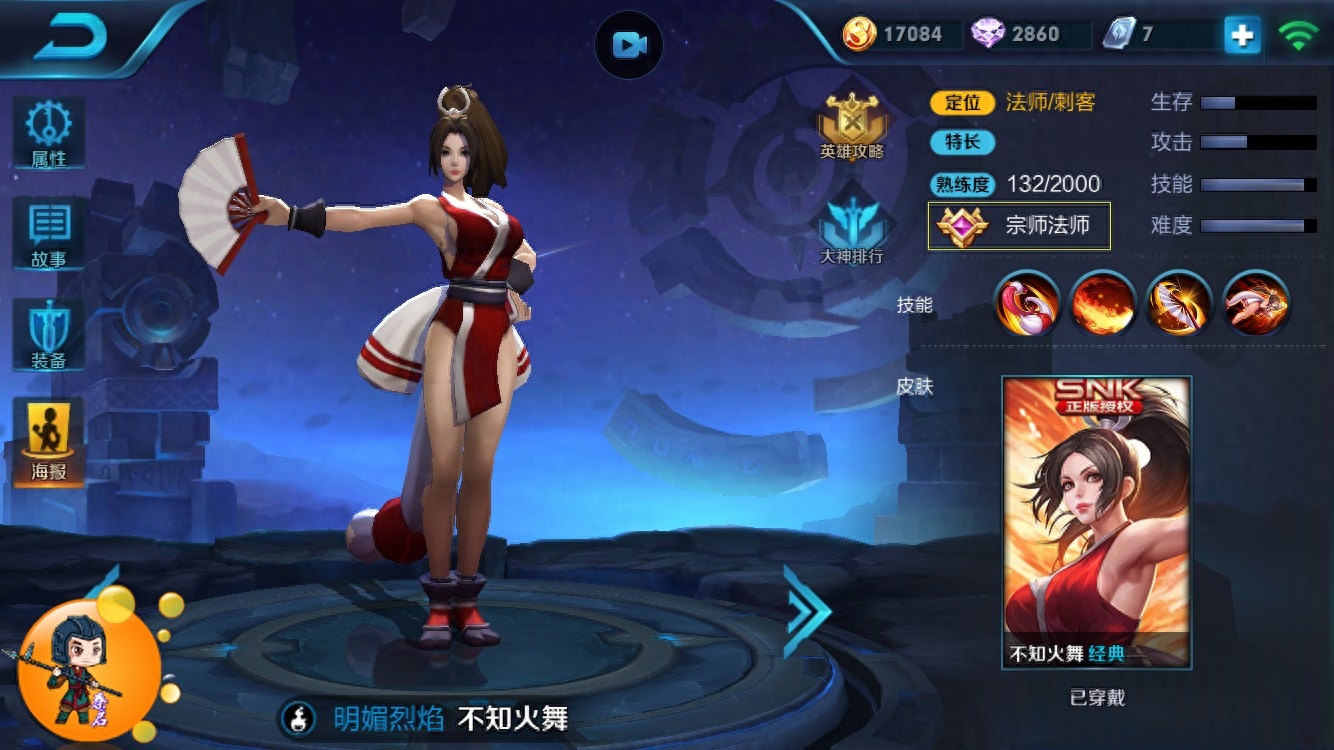1334x750 pixels.
Task: Go back using the return arrow
Action: click(70, 38)
